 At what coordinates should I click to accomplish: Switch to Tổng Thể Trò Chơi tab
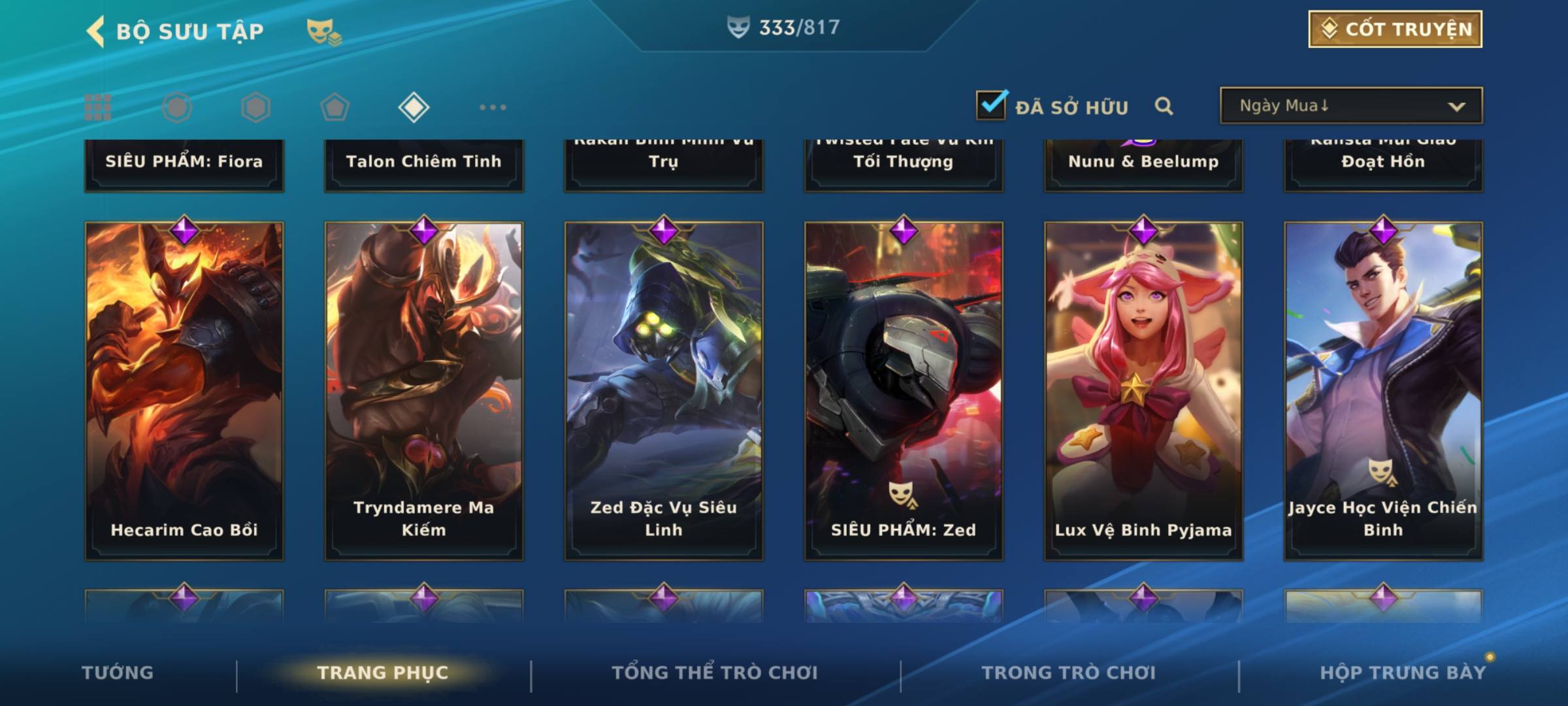pyautogui.click(x=715, y=673)
